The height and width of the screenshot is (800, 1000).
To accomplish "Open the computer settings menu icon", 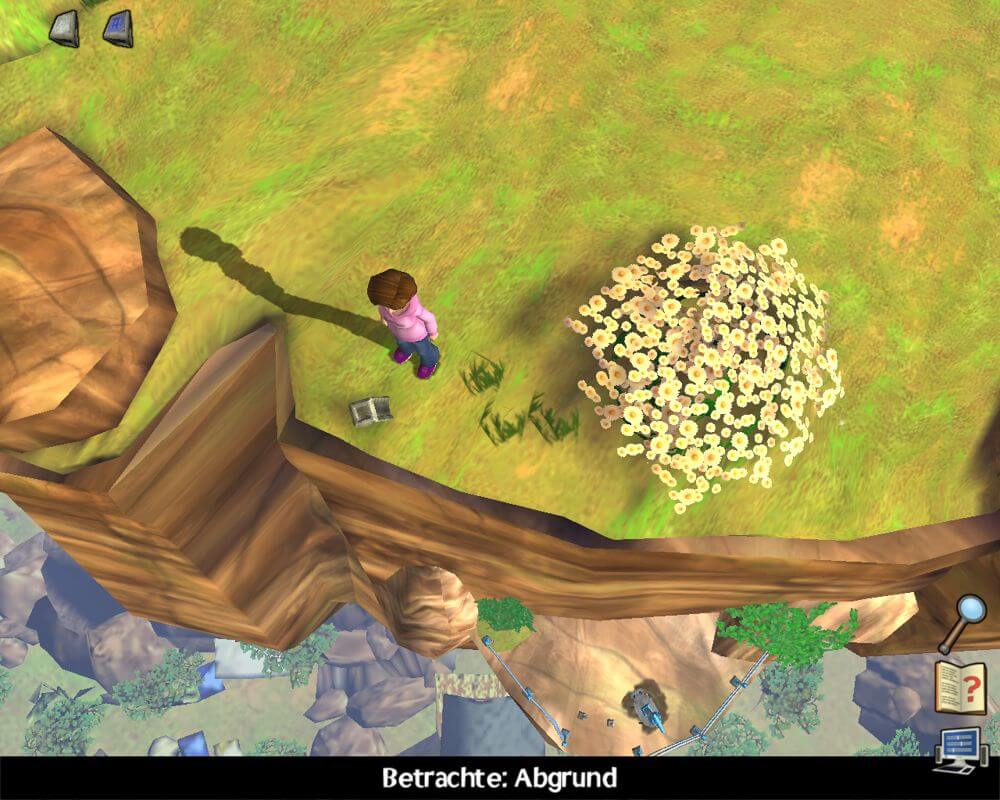I will [961, 748].
